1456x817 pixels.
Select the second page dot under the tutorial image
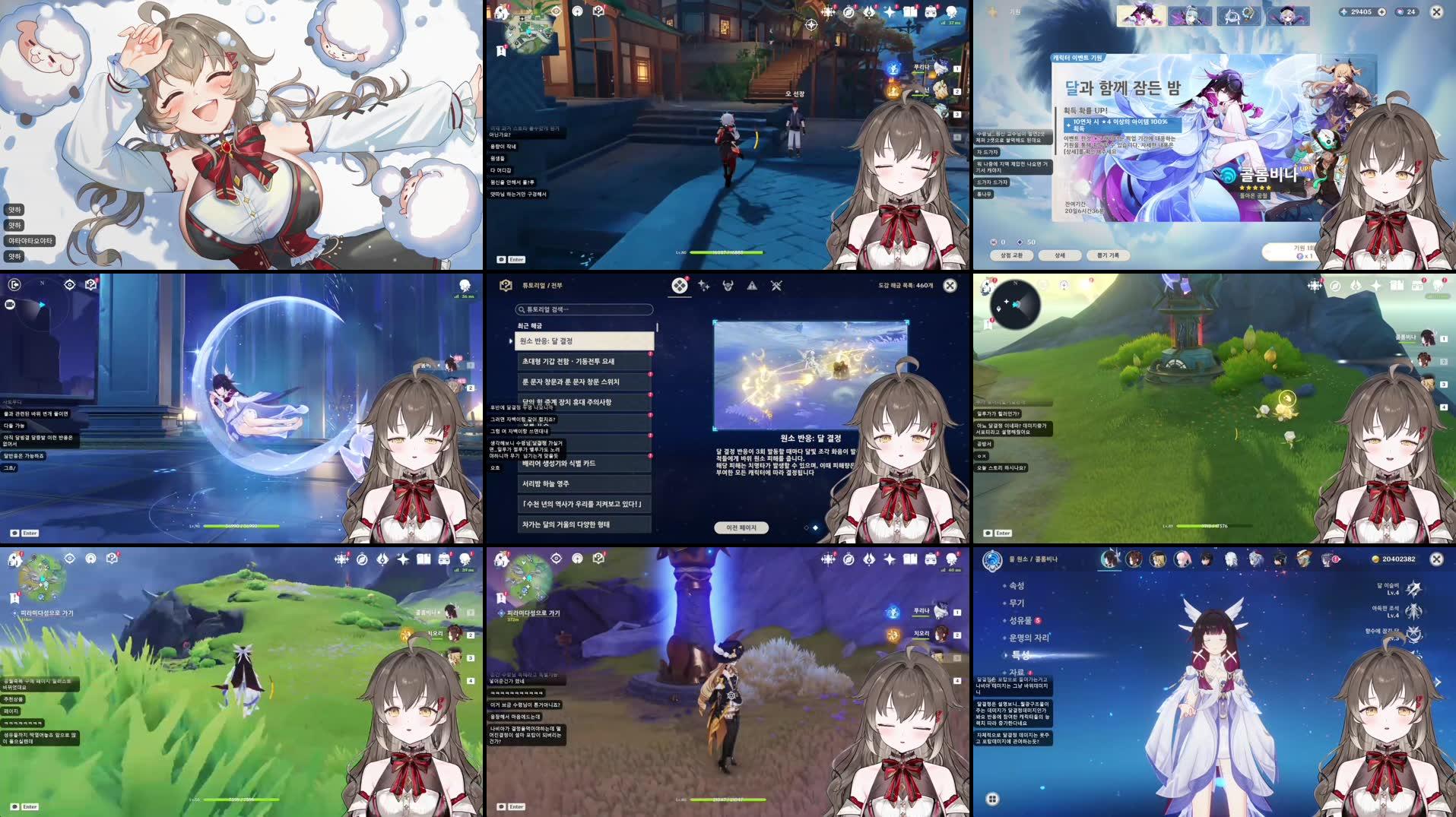815,528
